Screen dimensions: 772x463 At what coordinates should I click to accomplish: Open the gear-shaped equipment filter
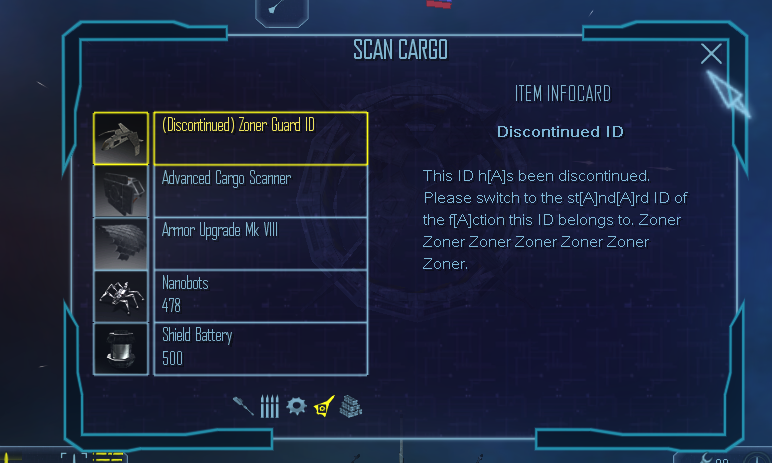[x=296, y=406]
